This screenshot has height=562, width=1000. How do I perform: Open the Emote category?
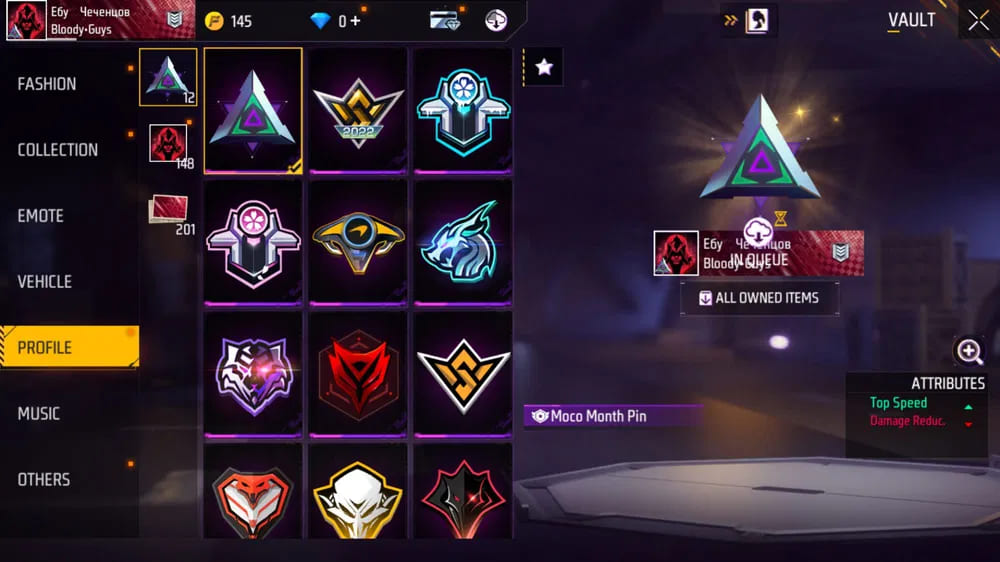click(41, 216)
